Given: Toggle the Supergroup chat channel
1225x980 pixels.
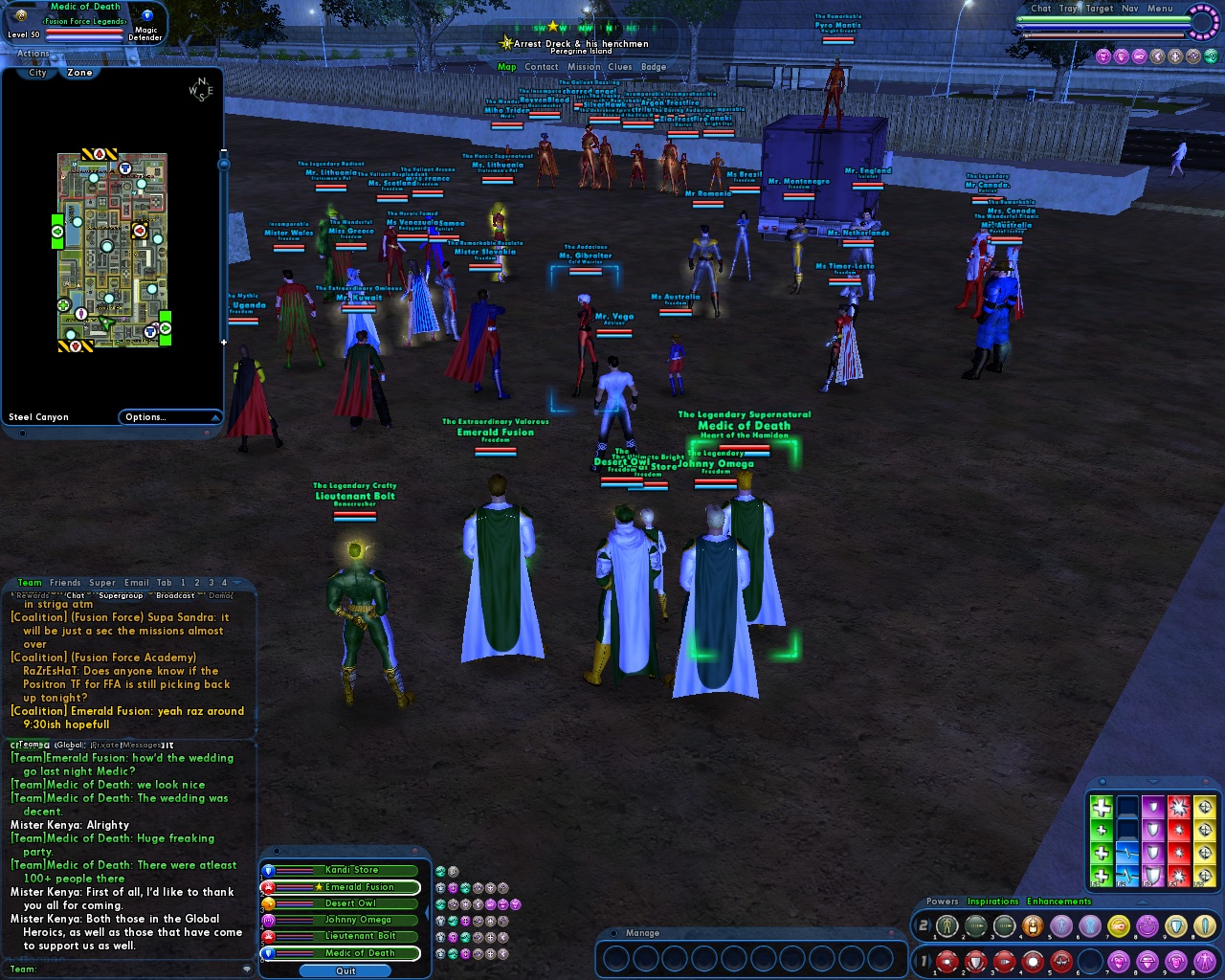Looking at the screenshot, I should pyautogui.click(x=122, y=595).
